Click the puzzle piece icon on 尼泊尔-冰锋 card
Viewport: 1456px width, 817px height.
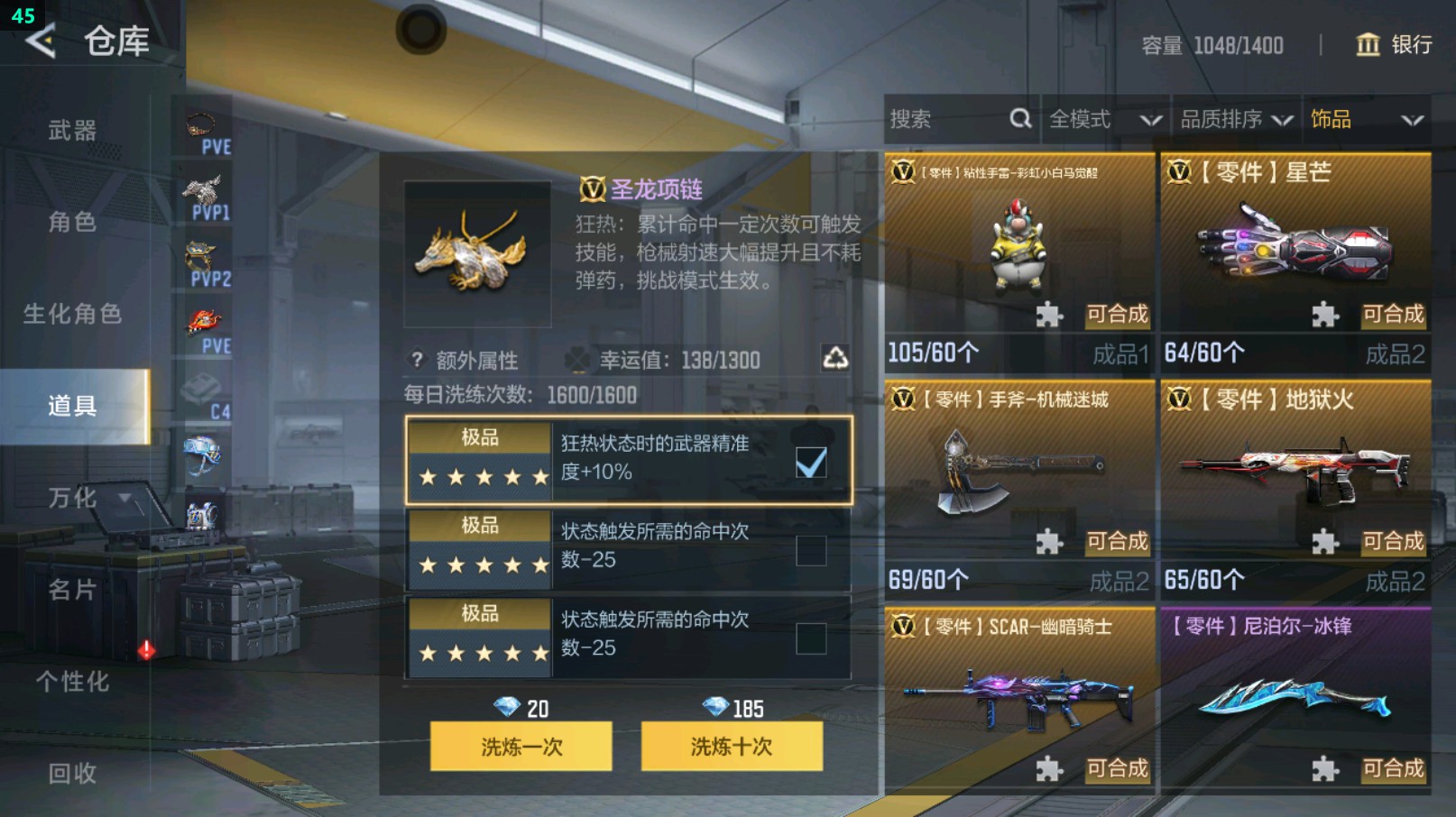[x=1327, y=769]
